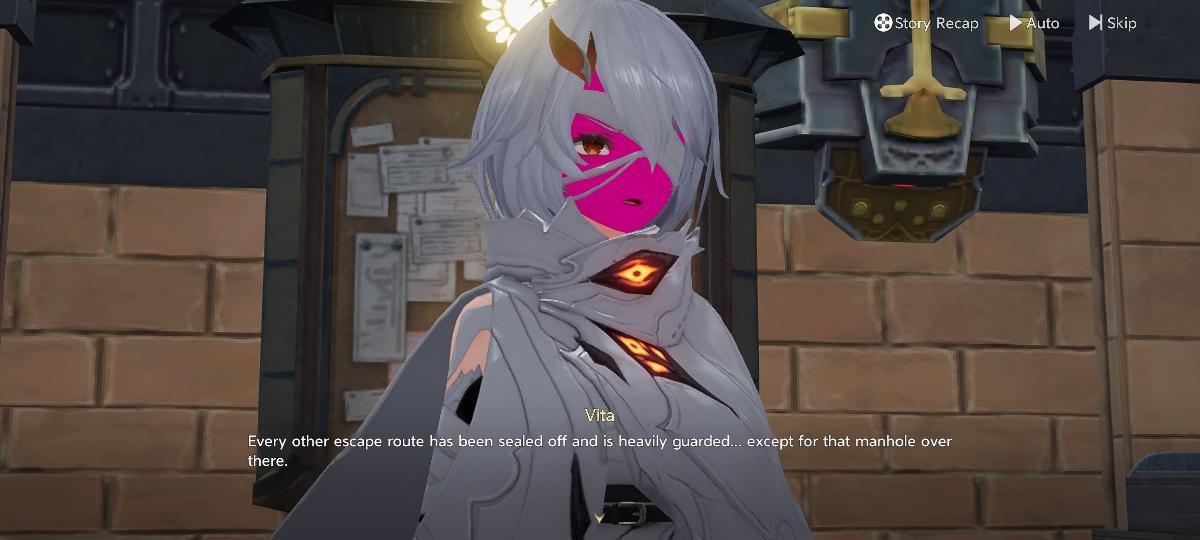Advance dialogue with the continue arrow
The width and height of the screenshot is (1200, 540).
click(x=600, y=517)
